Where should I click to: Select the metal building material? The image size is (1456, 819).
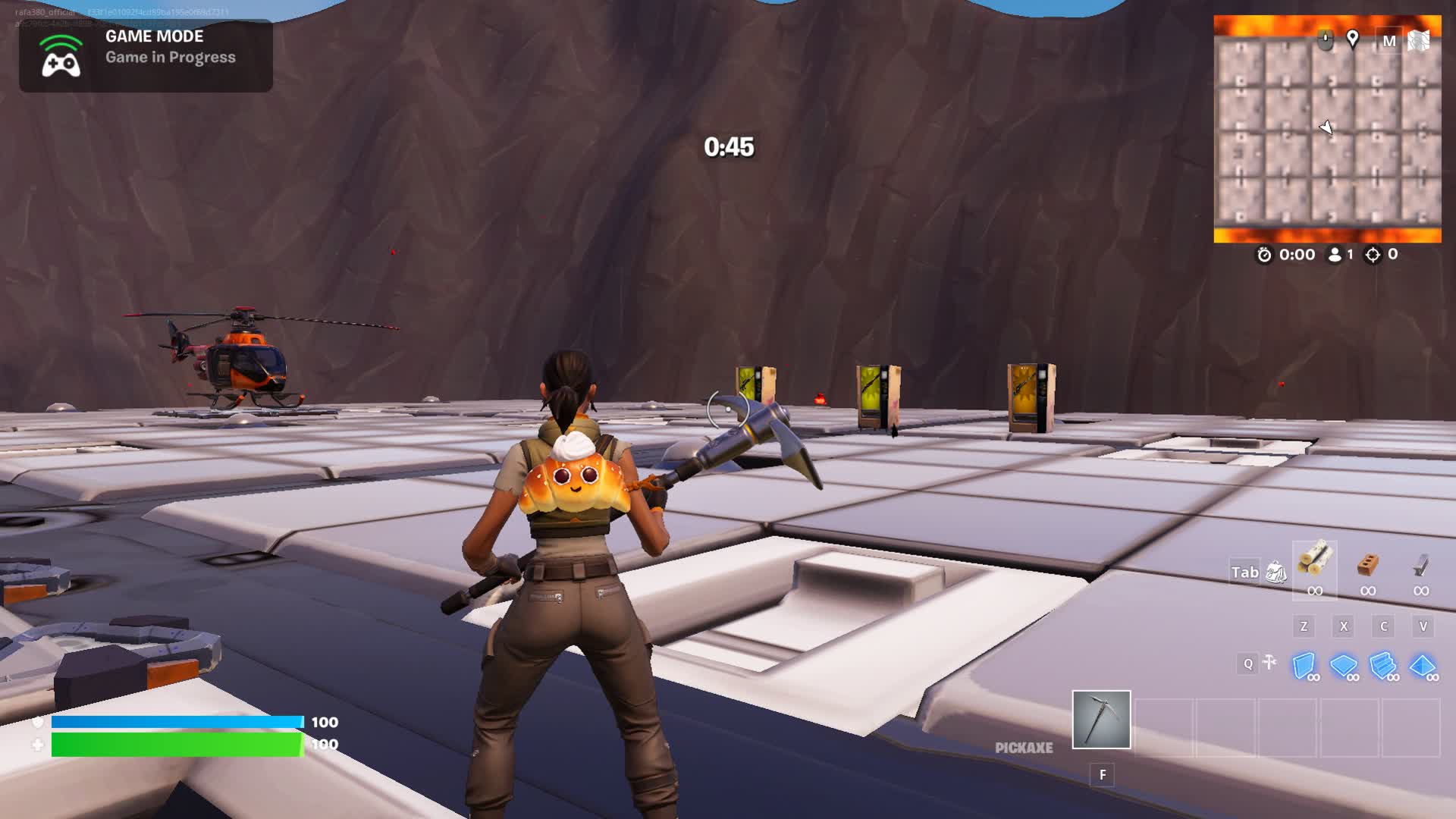click(1420, 565)
